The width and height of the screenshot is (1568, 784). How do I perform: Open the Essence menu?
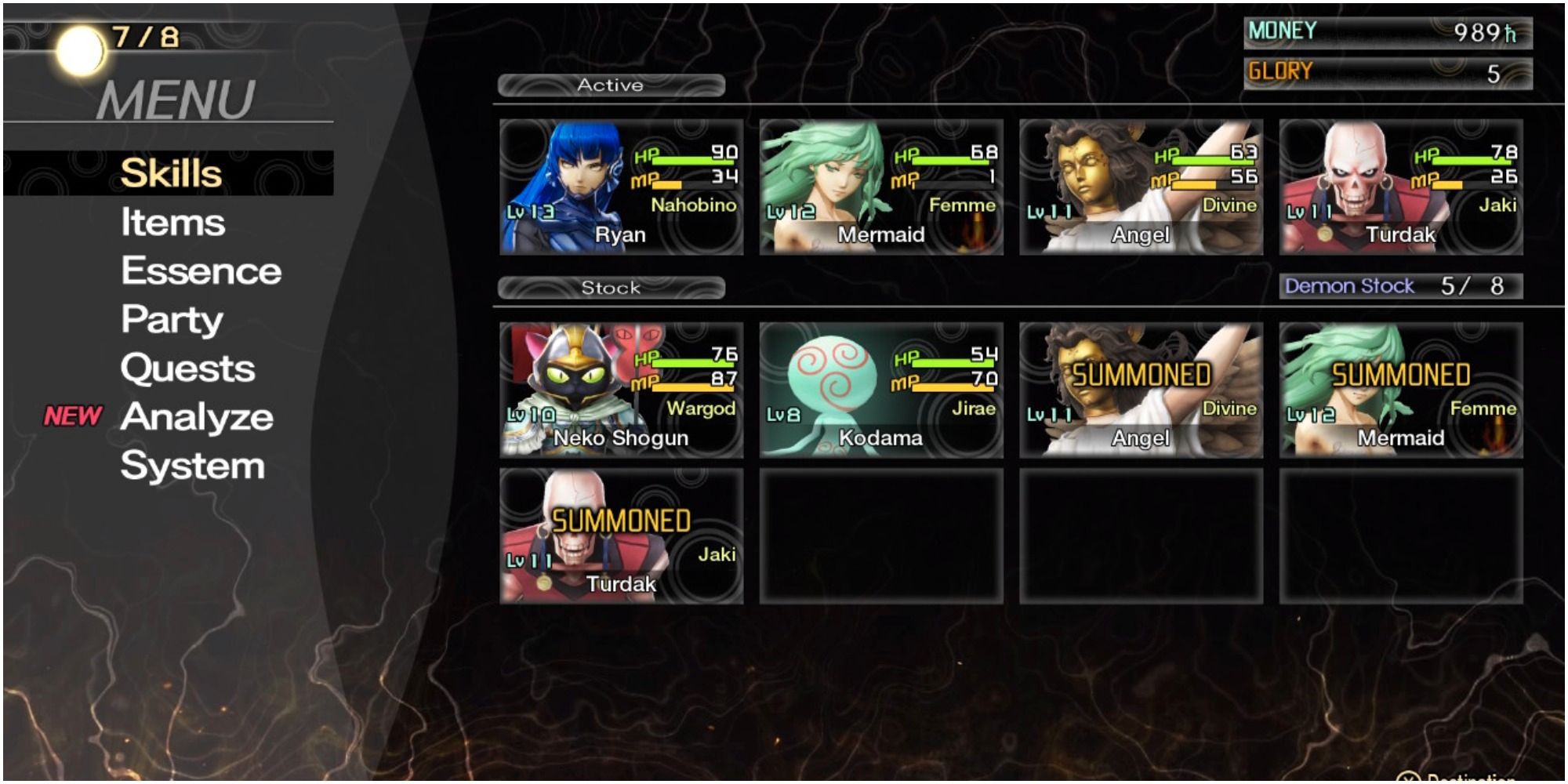pos(201,271)
